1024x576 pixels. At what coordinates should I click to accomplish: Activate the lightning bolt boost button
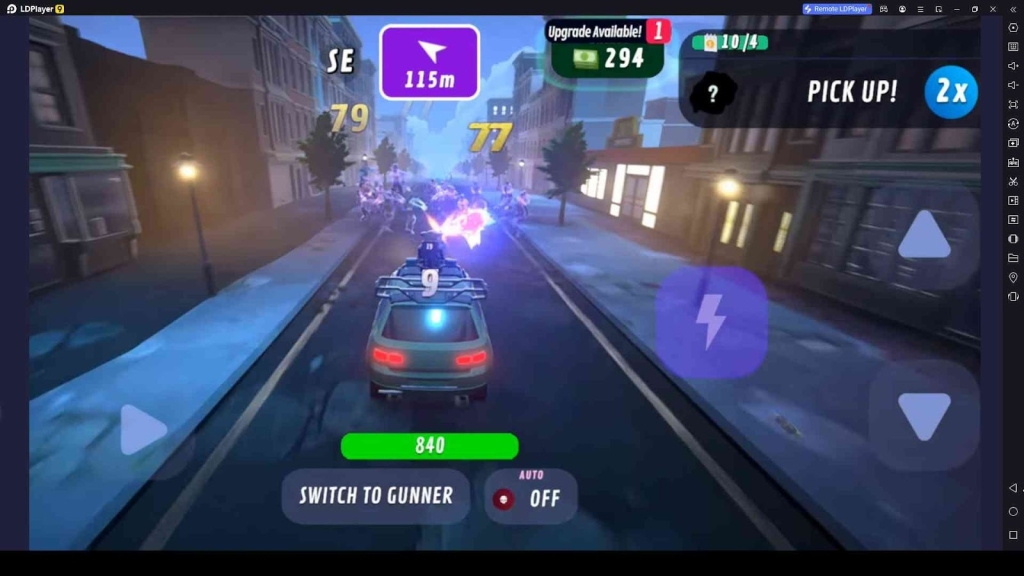711,322
